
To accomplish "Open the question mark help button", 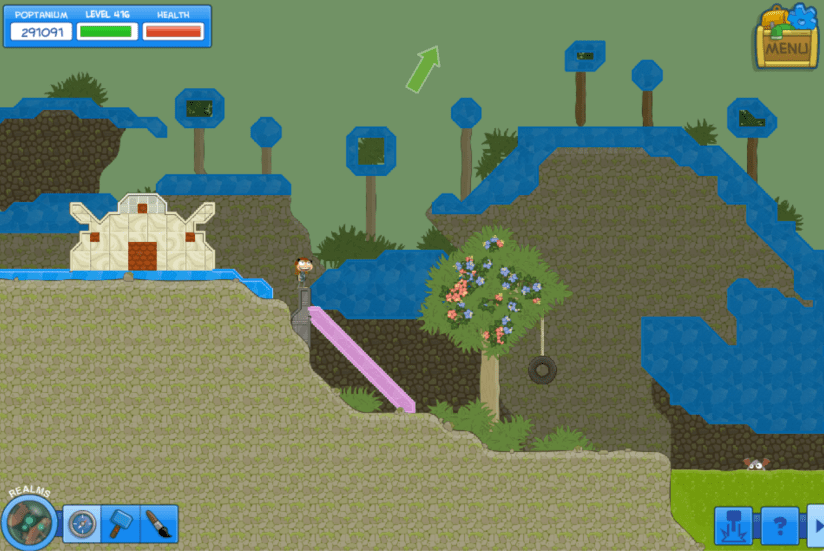I will [x=780, y=526].
